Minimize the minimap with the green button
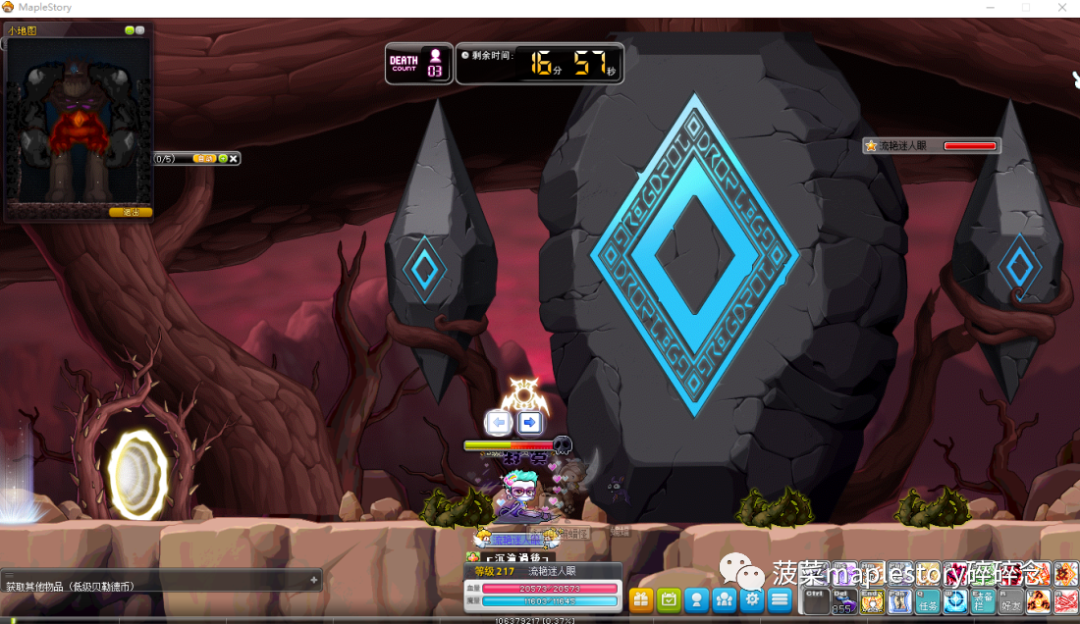Viewport: 1080px width, 624px height. tap(129, 31)
